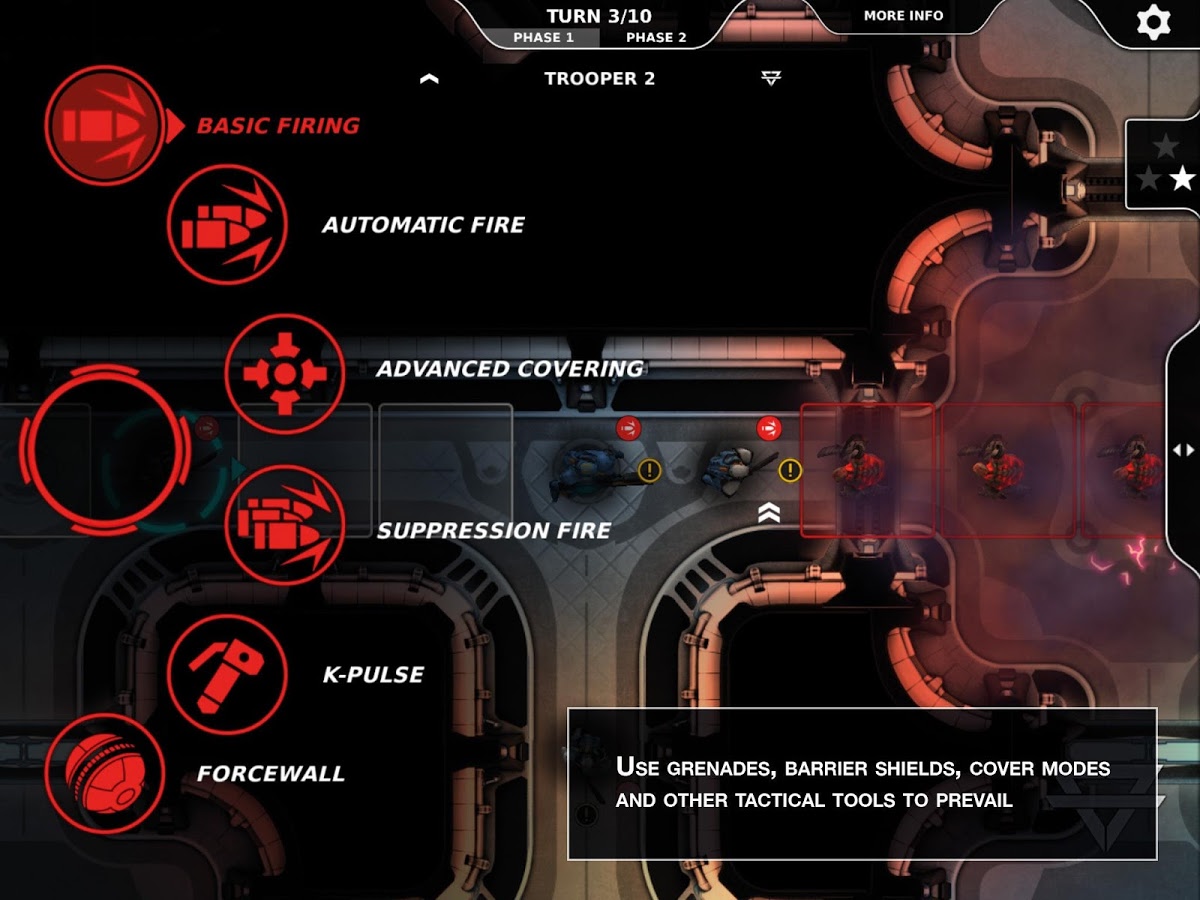Deploy the Forcewall ability
This screenshot has height=900, width=1200.
pyautogui.click(x=104, y=773)
